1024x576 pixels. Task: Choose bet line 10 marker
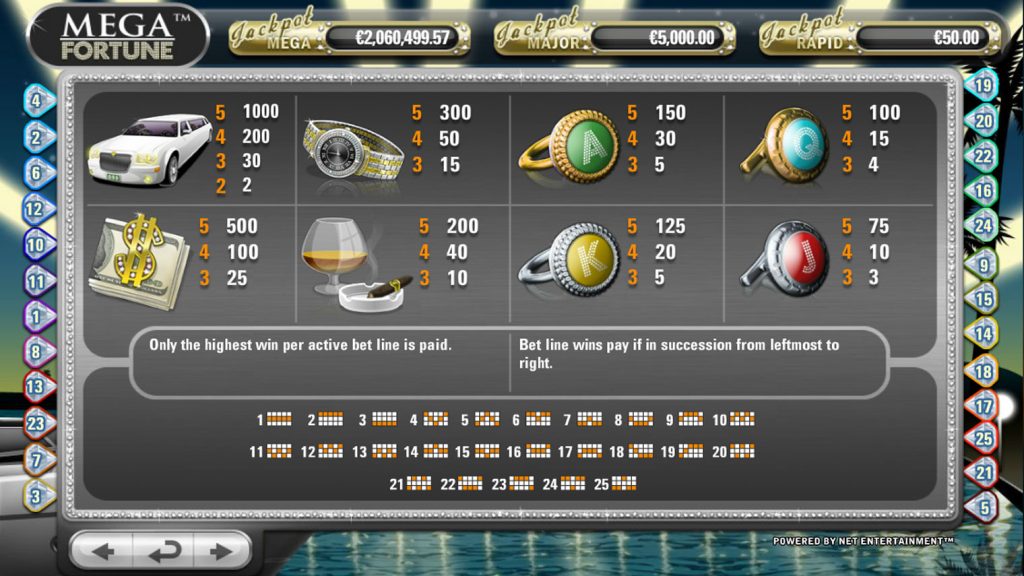pos(36,245)
